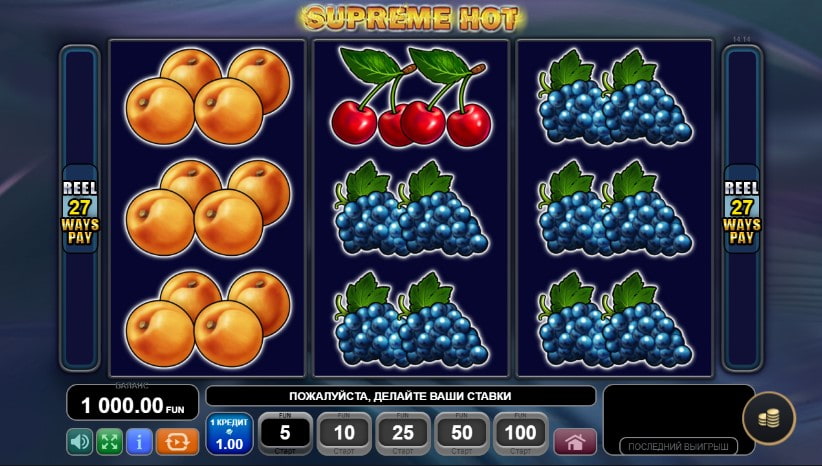Select the 100 bet start button
Viewport: 822px width, 466px height.
(521, 434)
